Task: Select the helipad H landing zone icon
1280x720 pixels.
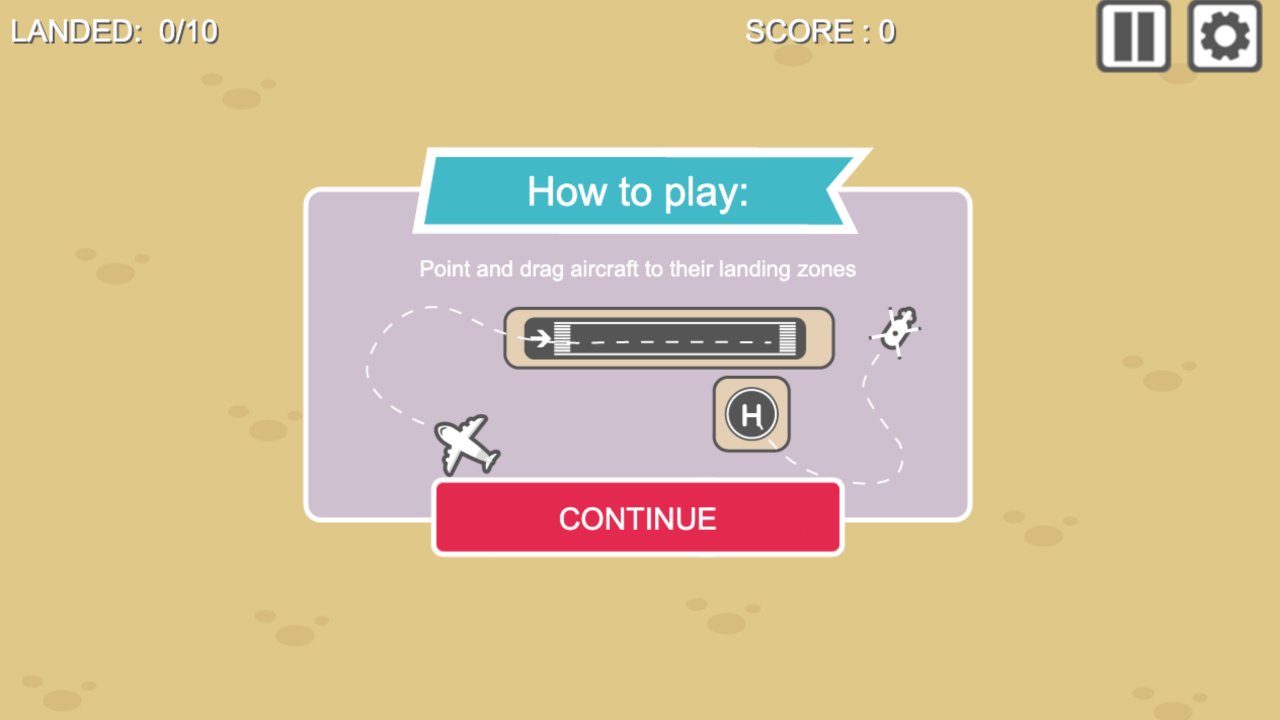Action: pos(750,413)
